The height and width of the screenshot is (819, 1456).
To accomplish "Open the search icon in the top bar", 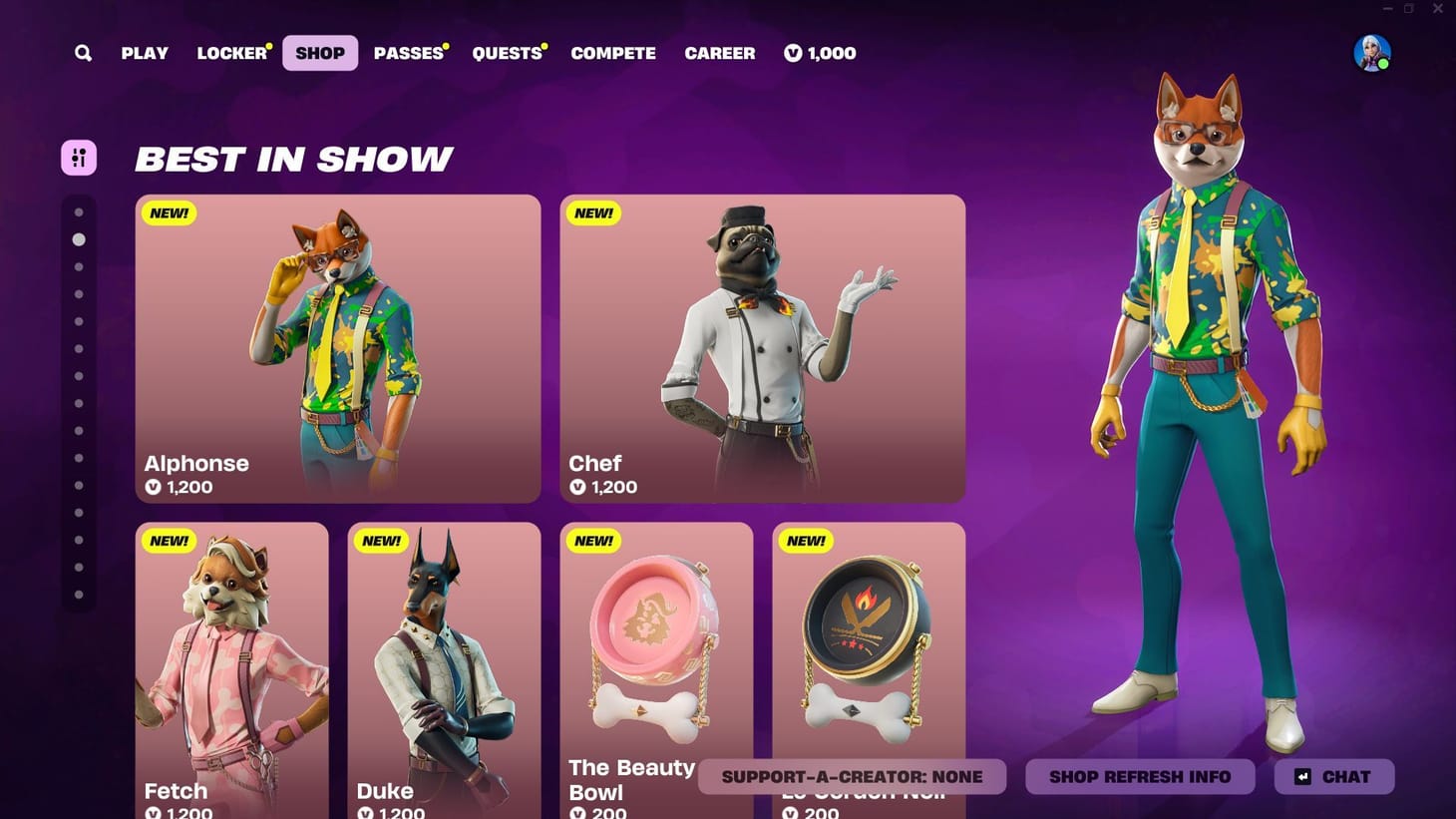I will point(83,53).
